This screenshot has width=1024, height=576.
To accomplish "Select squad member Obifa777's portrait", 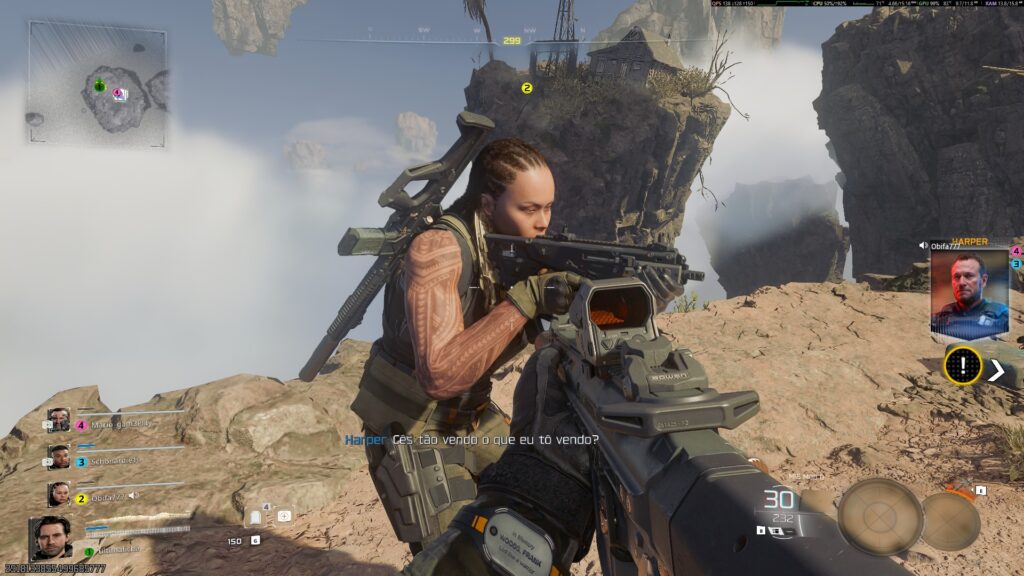I will click(x=59, y=494).
